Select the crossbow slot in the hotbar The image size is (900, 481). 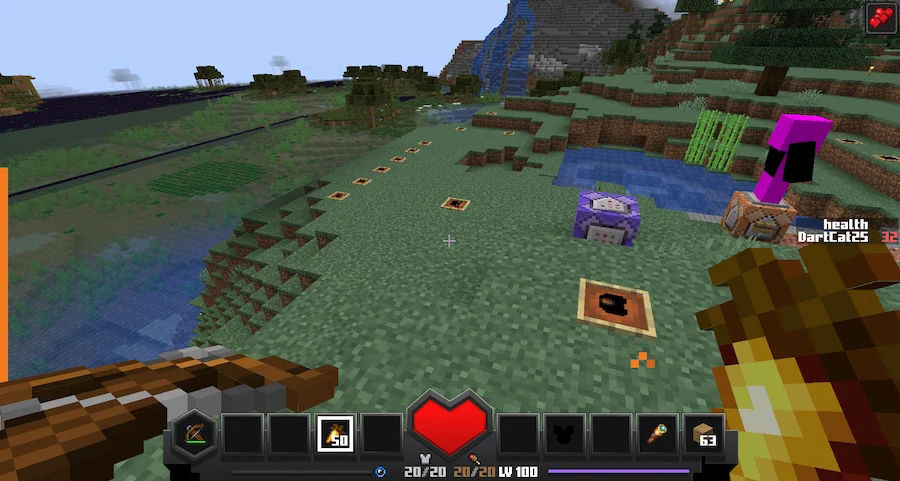[192, 434]
